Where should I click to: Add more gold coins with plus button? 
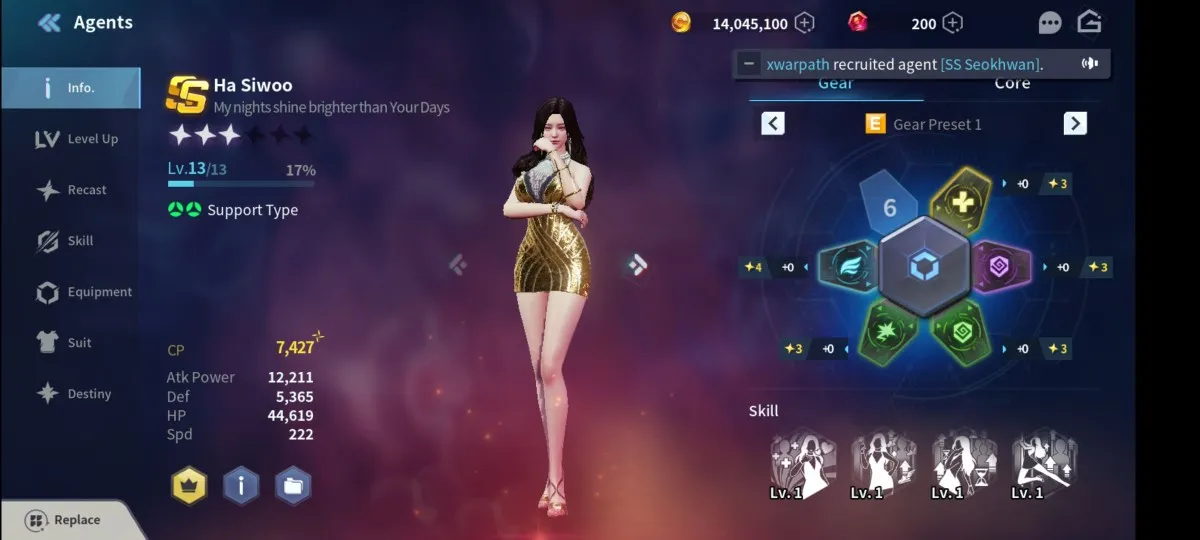pos(804,23)
